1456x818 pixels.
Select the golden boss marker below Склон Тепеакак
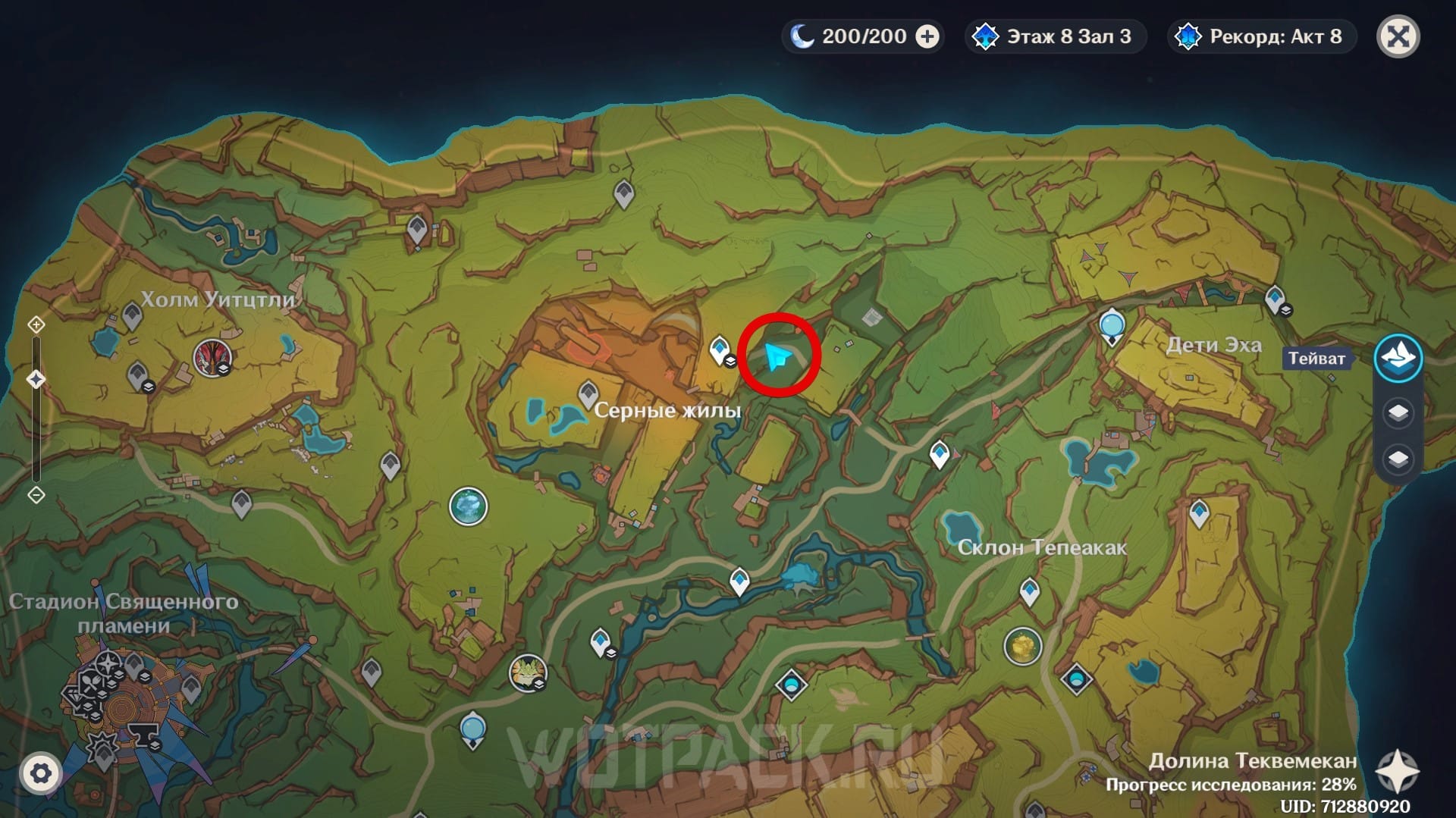[x=1022, y=647]
